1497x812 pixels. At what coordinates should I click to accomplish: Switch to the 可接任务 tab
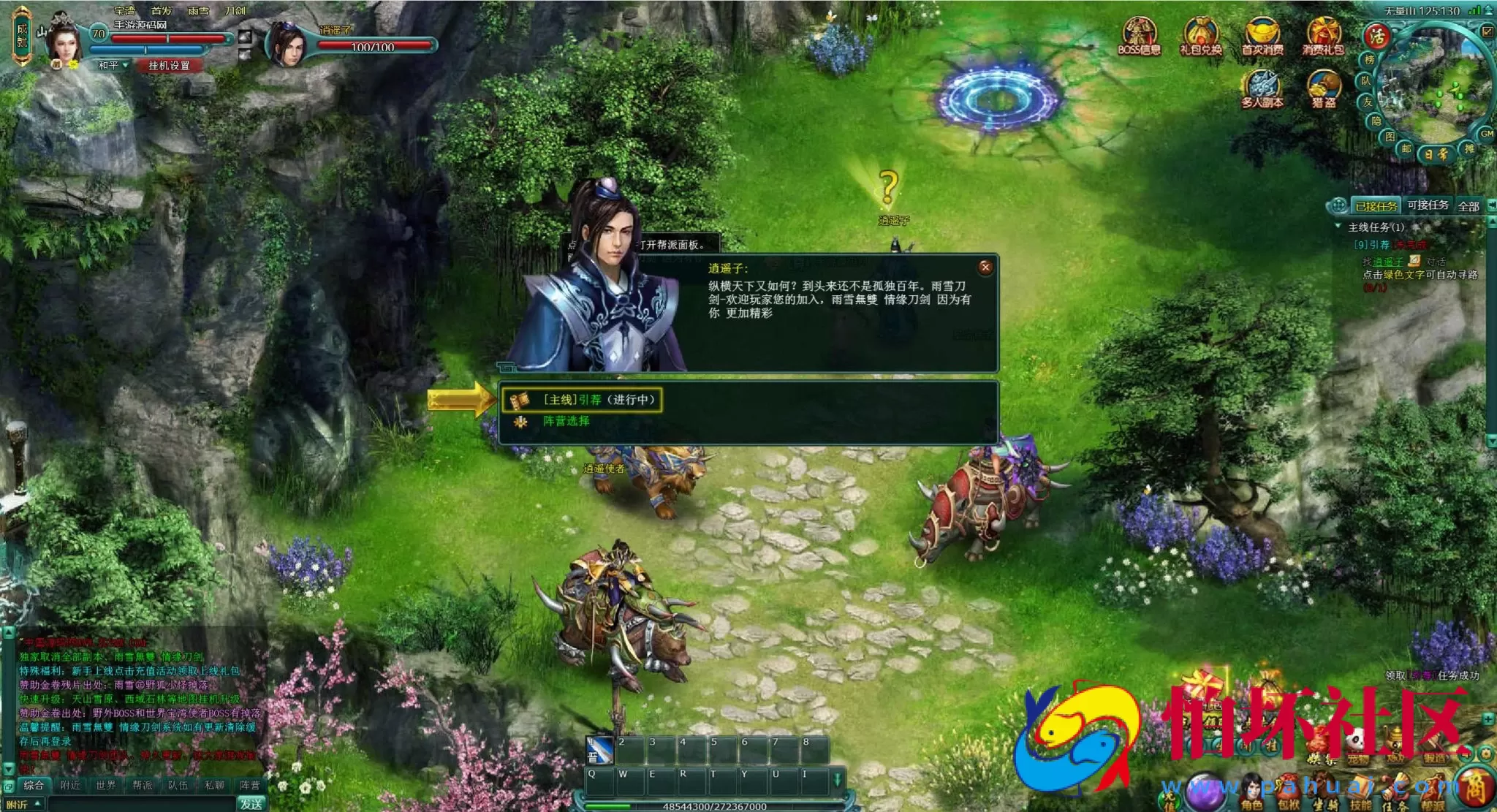1429,206
